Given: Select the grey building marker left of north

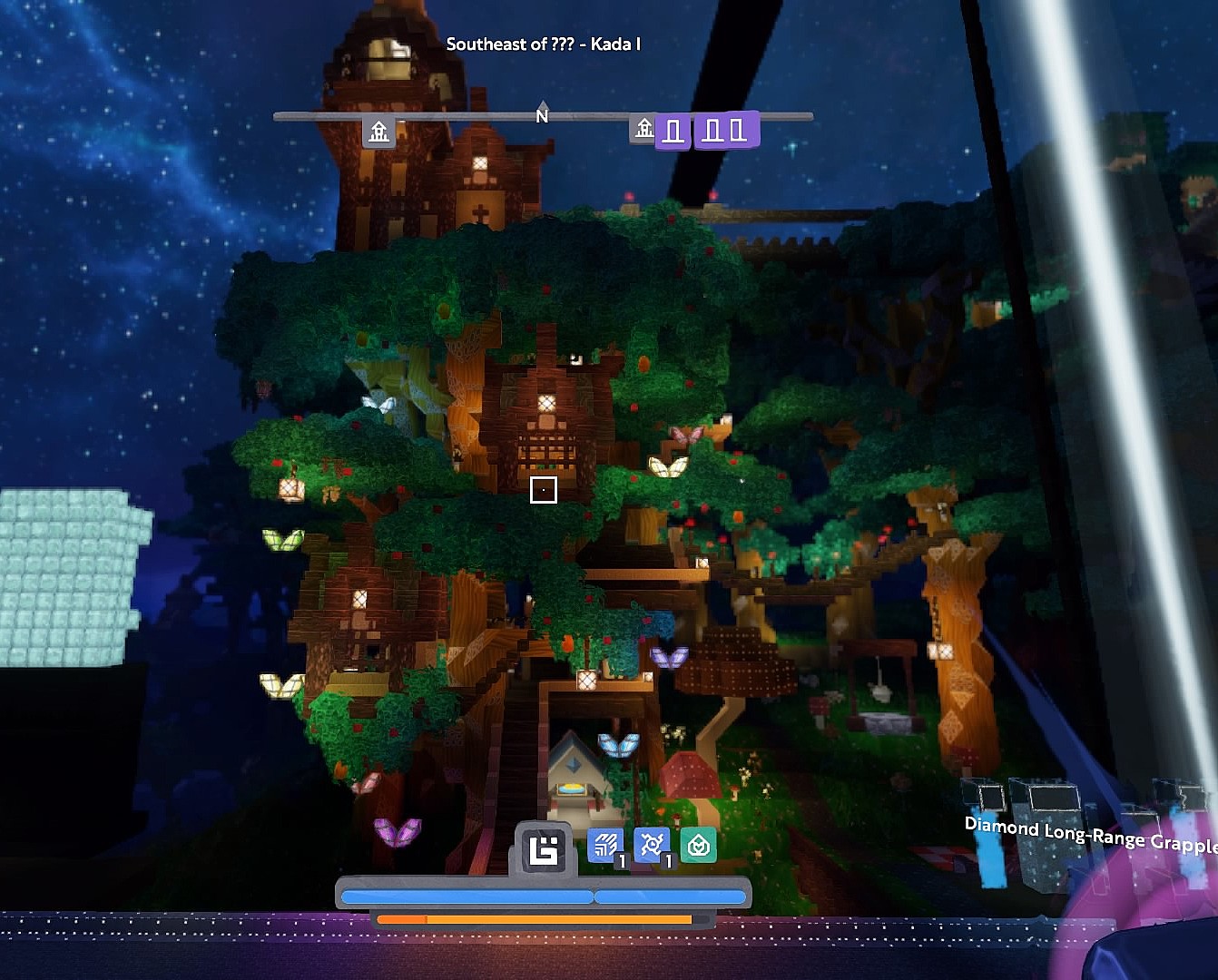Looking at the screenshot, I should click(379, 132).
